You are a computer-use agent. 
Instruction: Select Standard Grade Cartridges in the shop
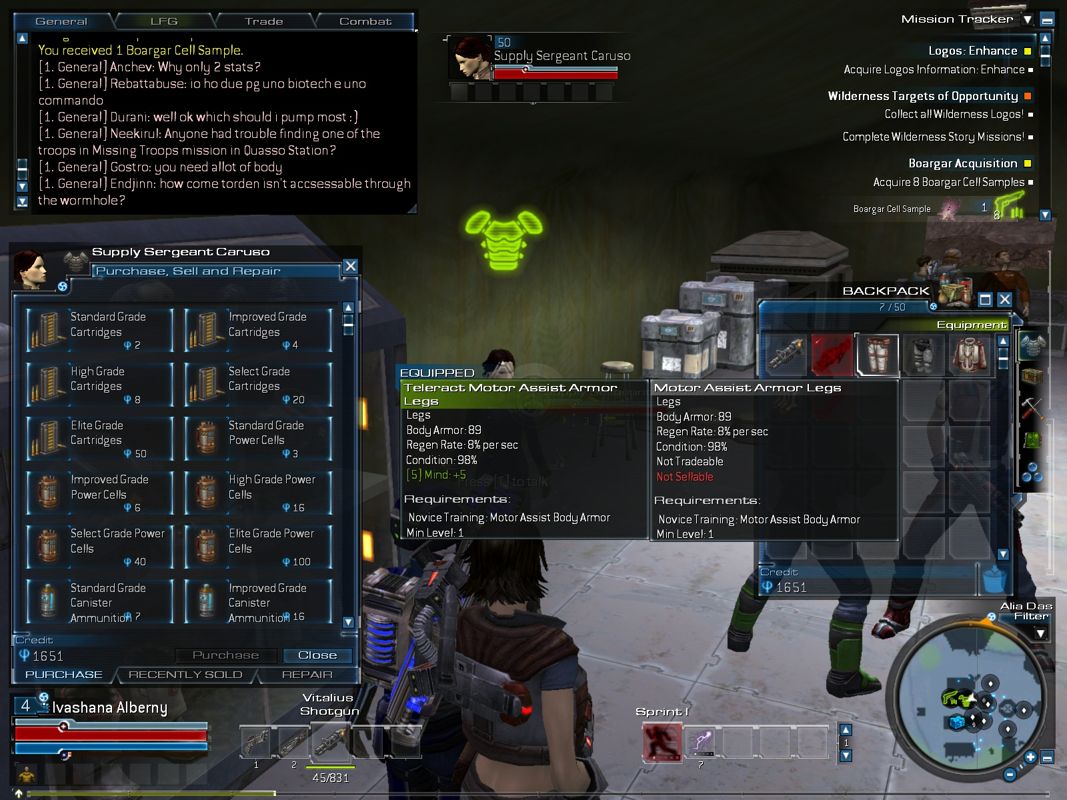point(96,330)
